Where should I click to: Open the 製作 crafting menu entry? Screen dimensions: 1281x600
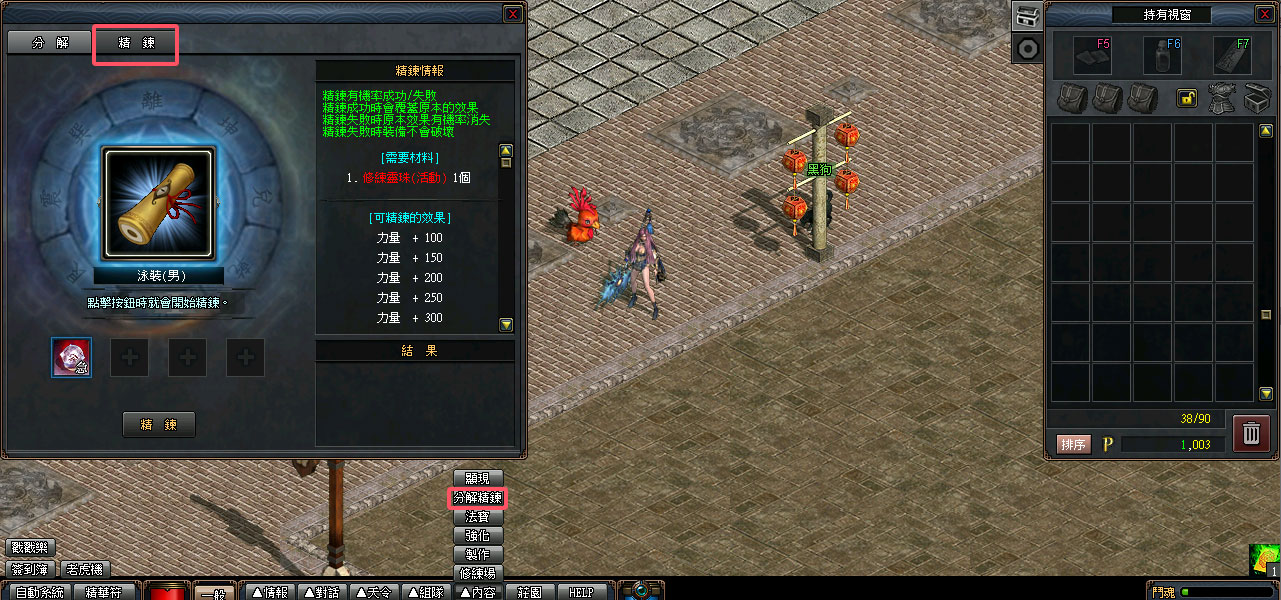[x=478, y=554]
